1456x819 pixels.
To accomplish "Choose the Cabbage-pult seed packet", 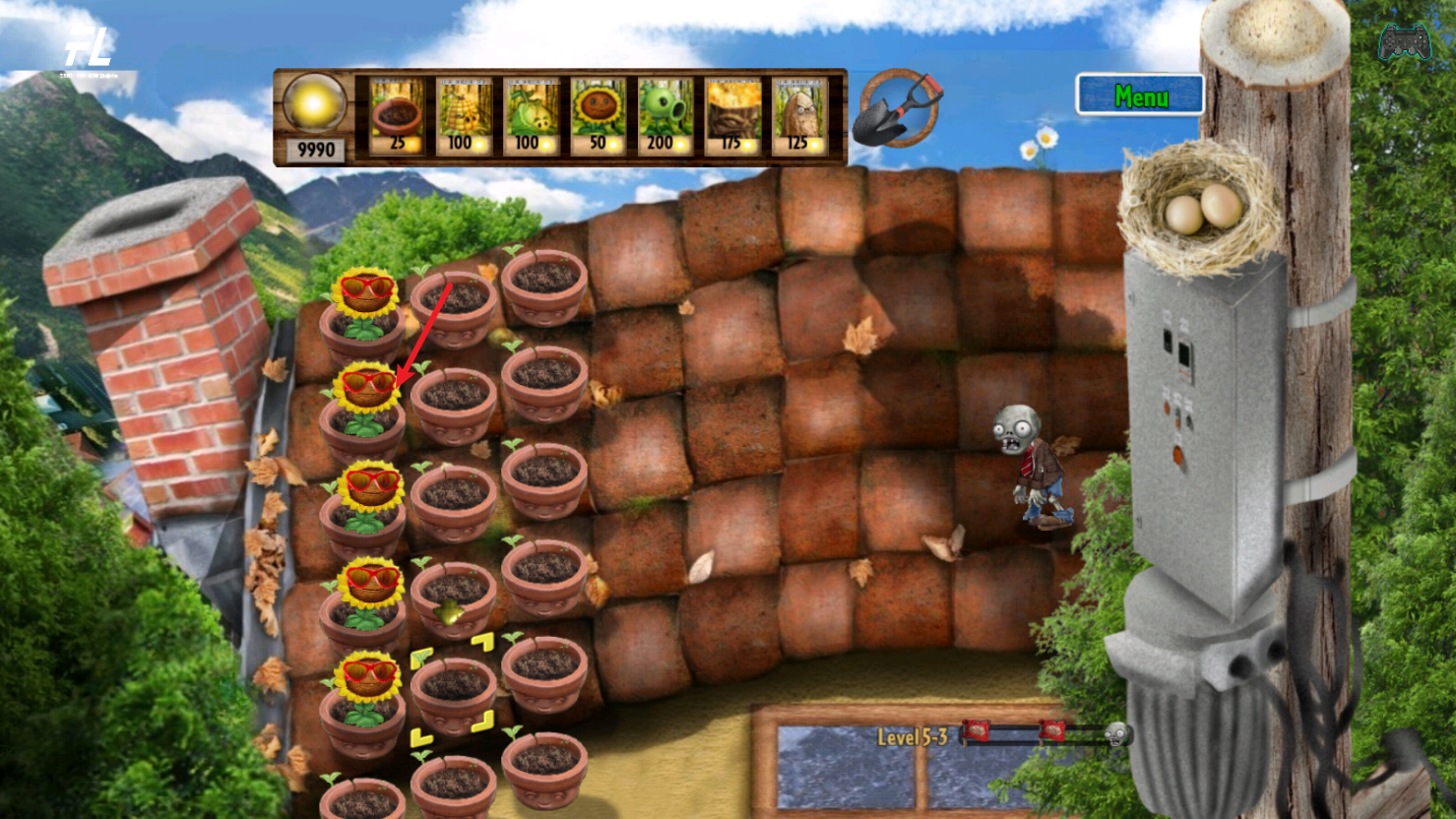I will [531, 117].
